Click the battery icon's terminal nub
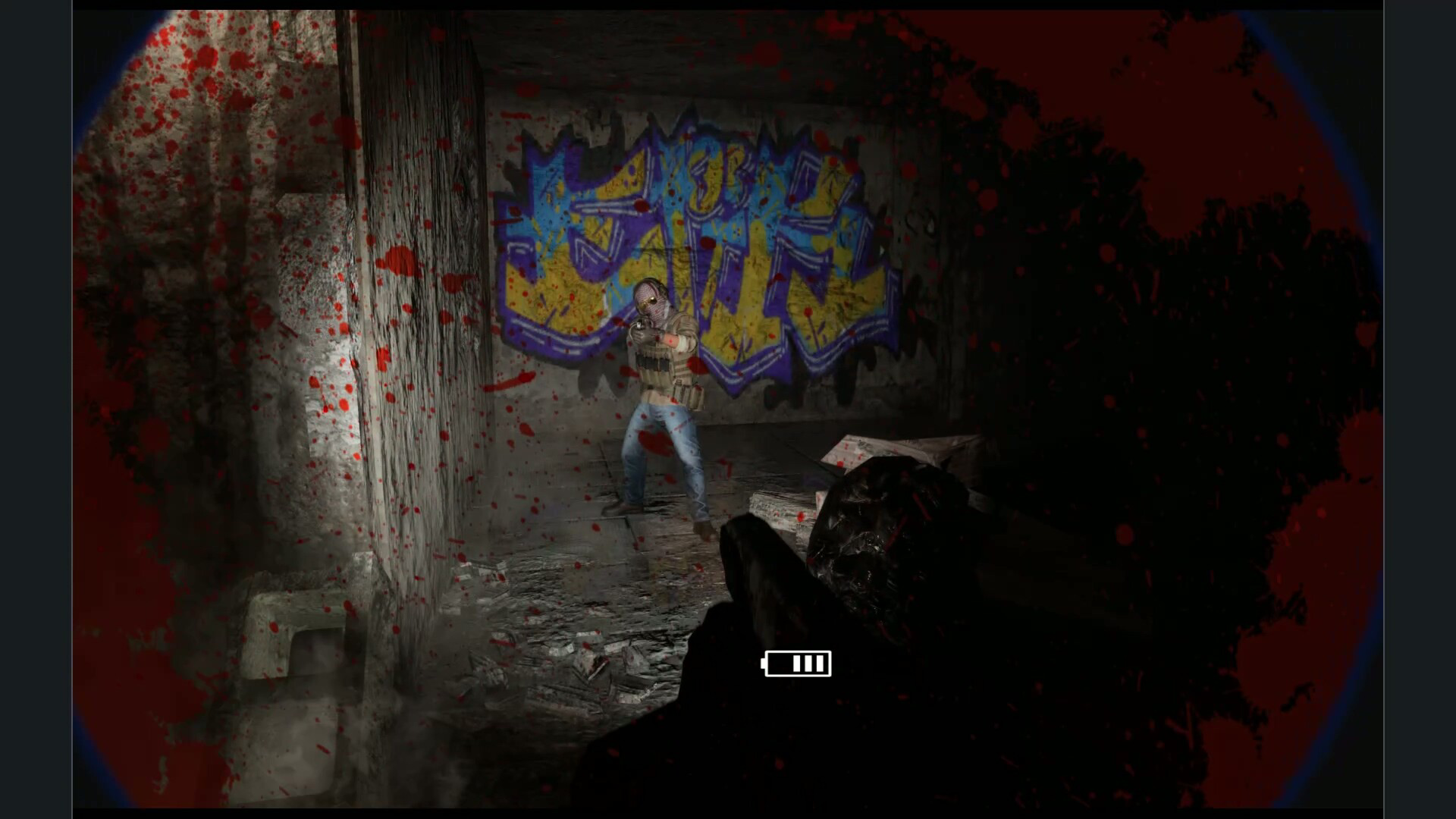This screenshot has width=1456, height=819. click(x=763, y=664)
